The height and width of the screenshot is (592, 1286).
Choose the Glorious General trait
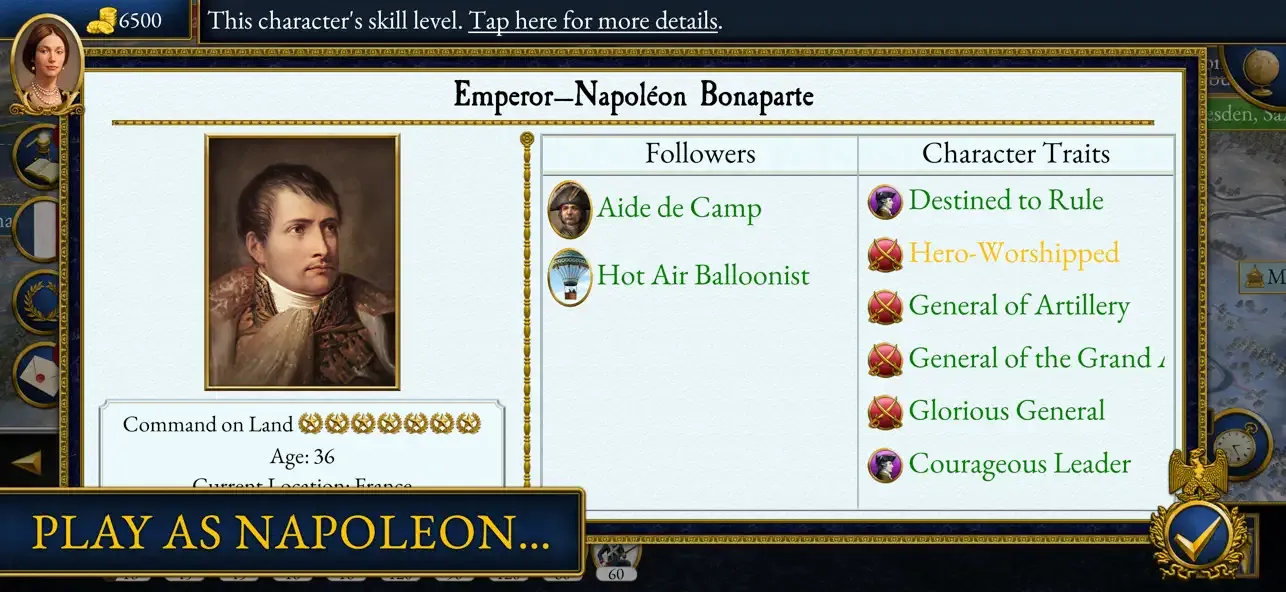1006,411
